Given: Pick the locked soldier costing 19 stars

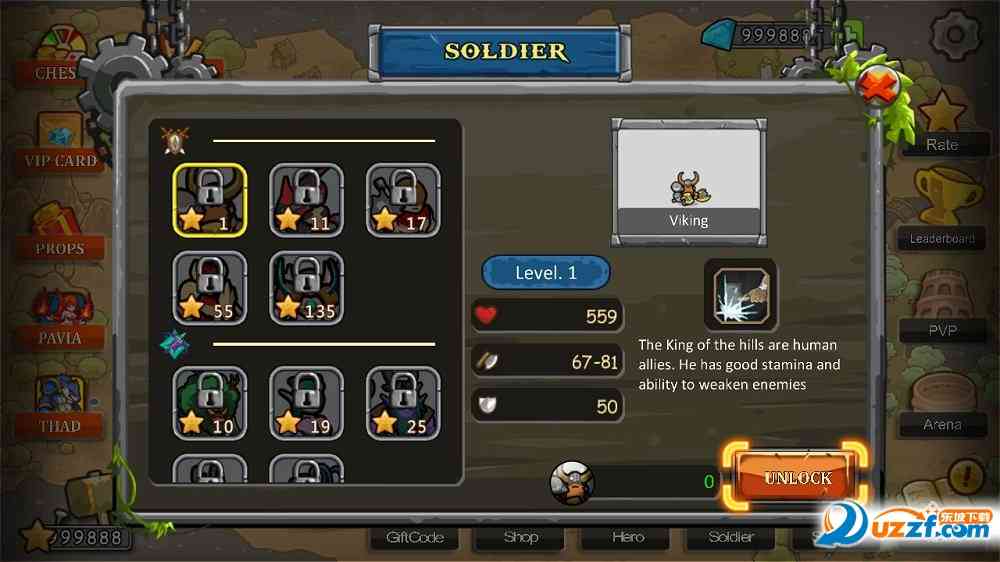Looking at the screenshot, I should click(x=306, y=404).
